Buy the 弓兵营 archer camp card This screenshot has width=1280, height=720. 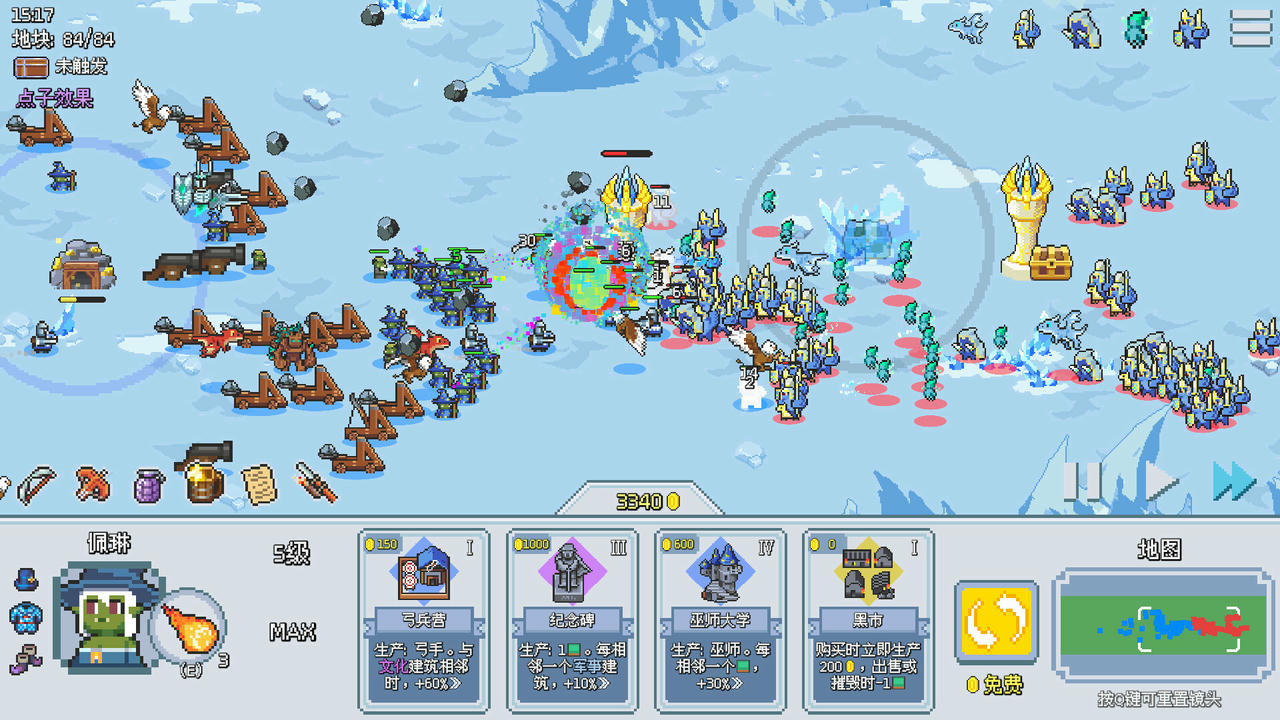422,620
